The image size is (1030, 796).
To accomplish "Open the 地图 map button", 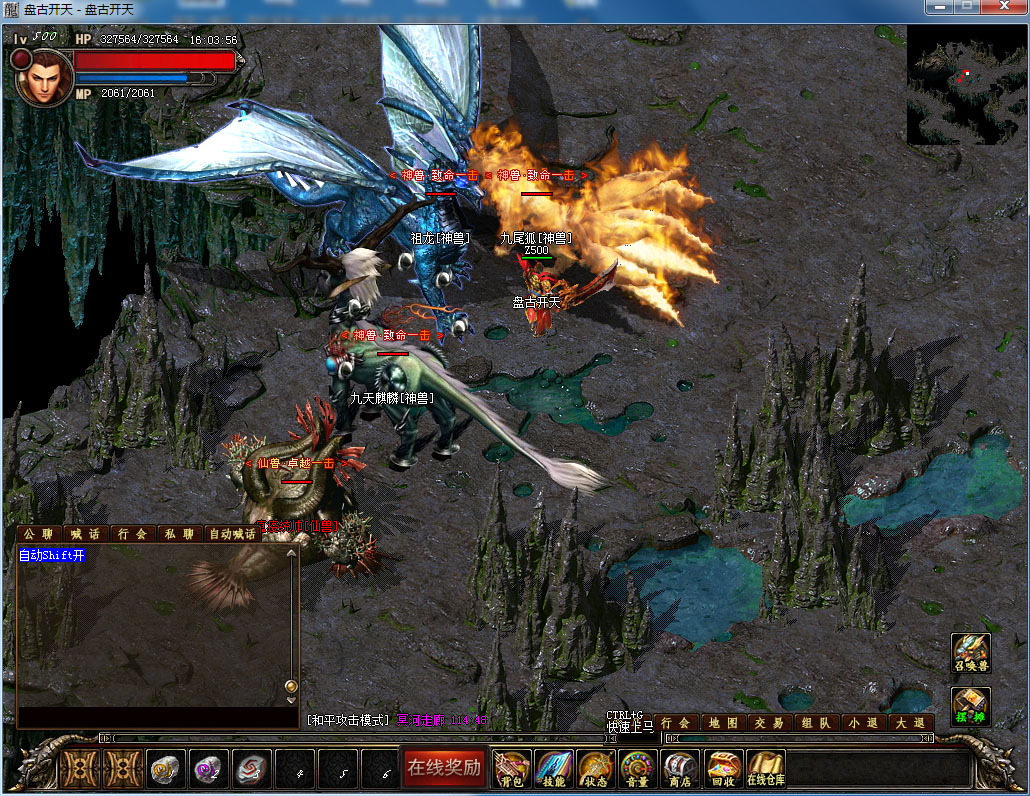I will click(722, 723).
